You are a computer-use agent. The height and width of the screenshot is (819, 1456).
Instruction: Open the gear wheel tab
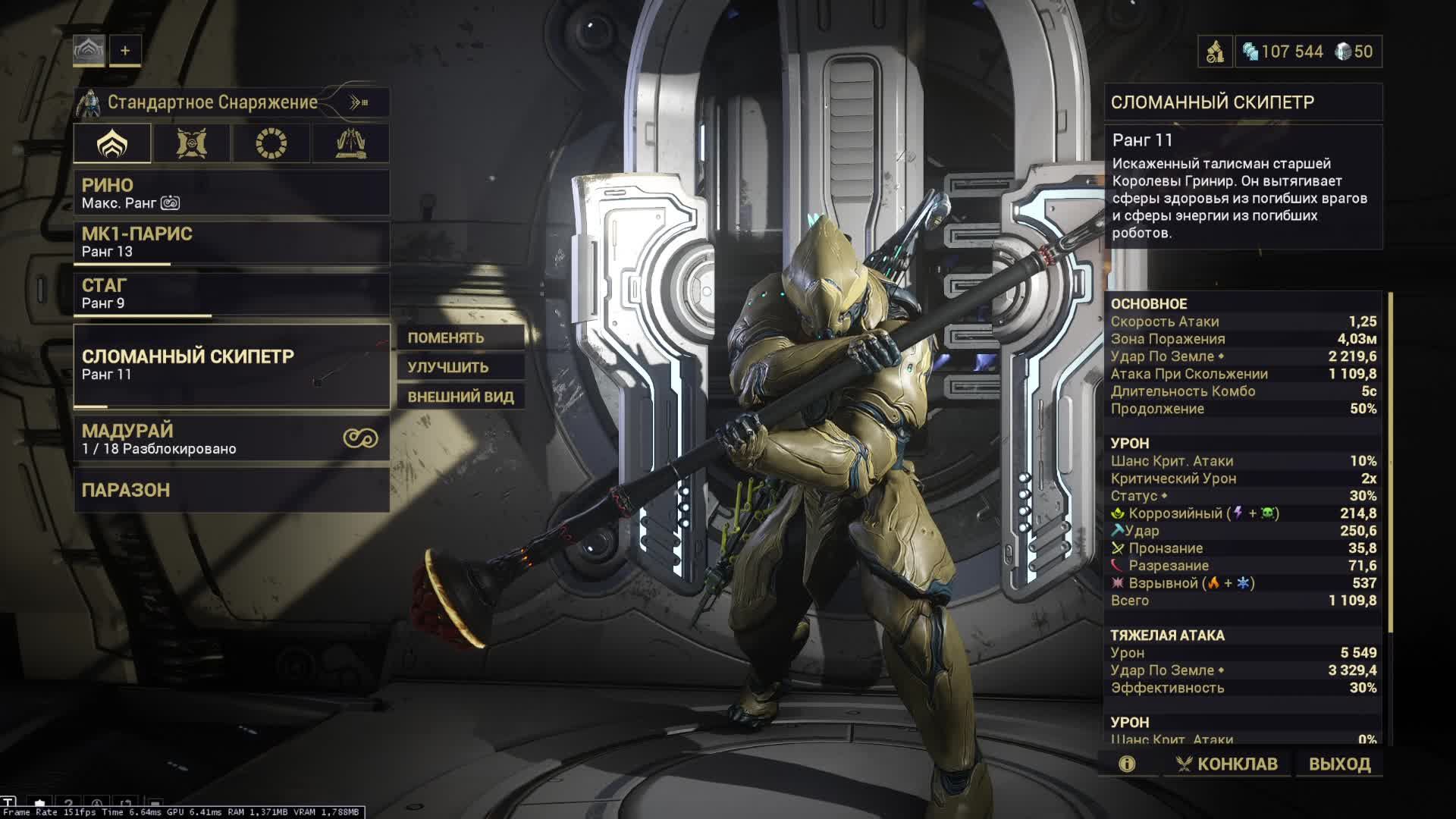click(271, 143)
